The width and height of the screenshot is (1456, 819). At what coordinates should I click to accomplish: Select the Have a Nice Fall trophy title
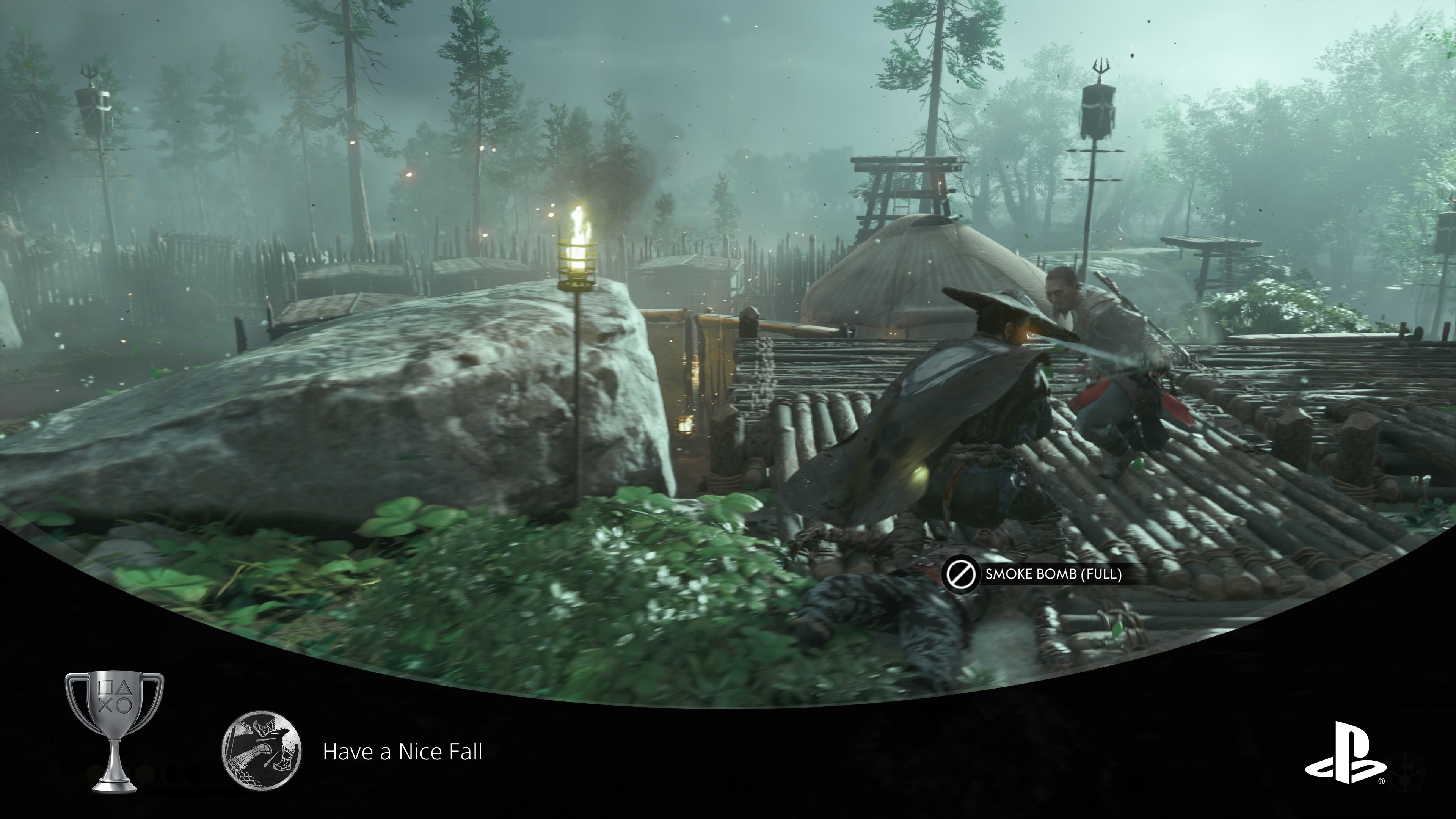click(x=402, y=752)
